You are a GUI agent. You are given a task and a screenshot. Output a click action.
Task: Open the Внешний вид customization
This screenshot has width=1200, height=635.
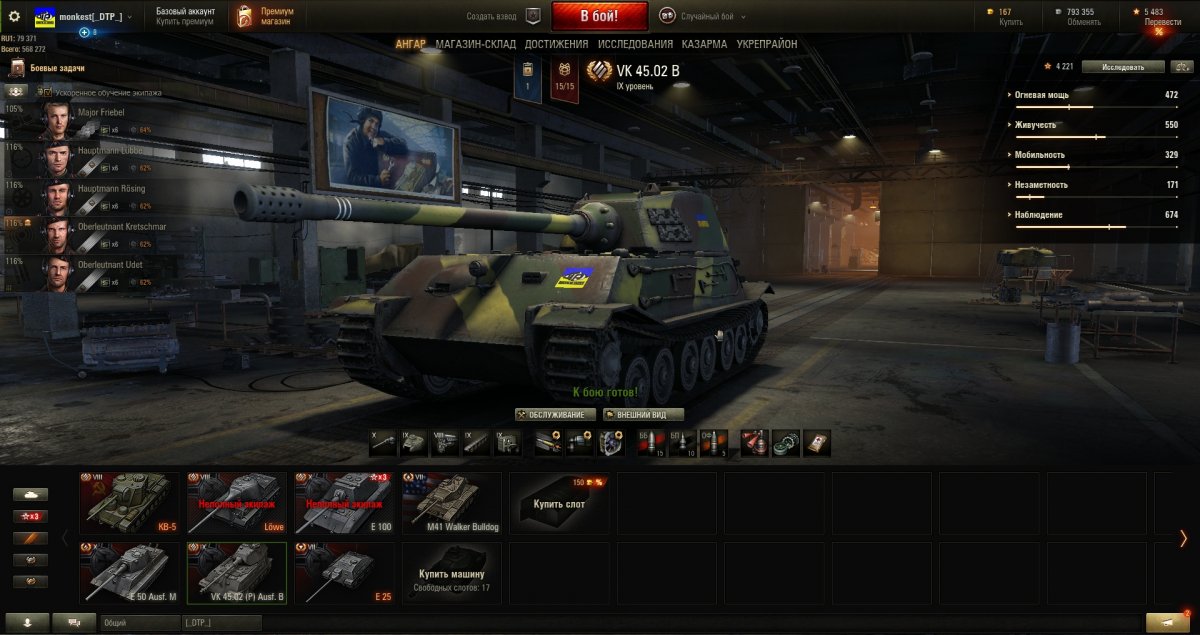pyautogui.click(x=643, y=414)
